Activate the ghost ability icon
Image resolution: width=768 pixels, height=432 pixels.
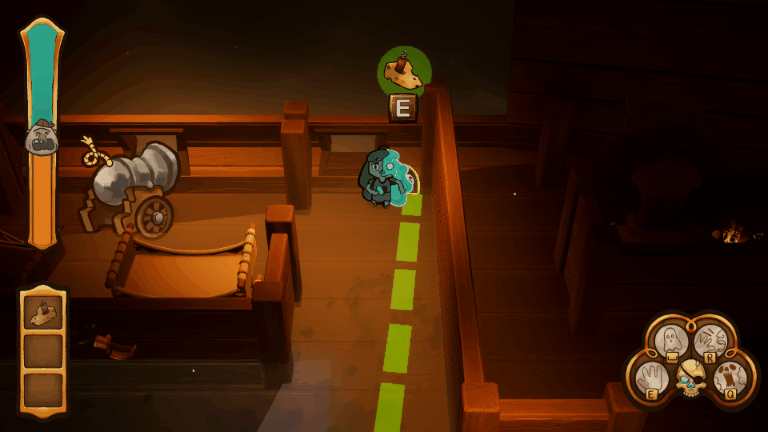pos(672,340)
